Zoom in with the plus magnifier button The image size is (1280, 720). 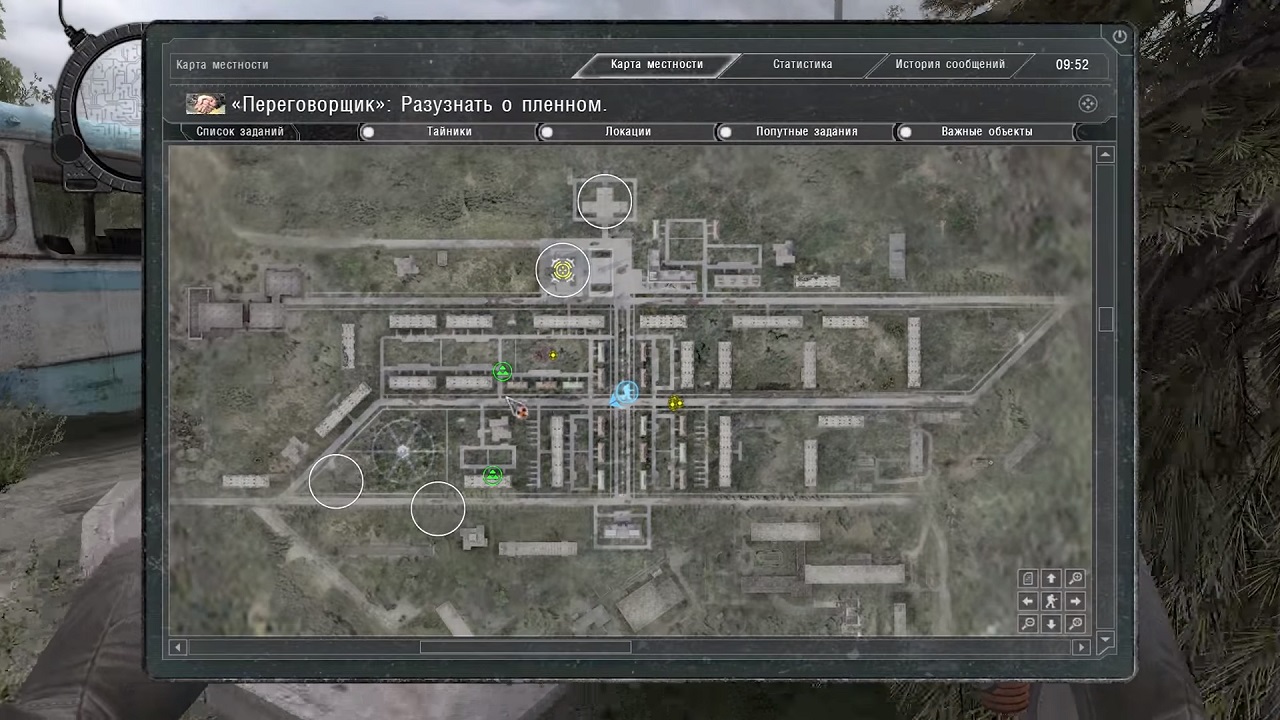tap(1075, 579)
